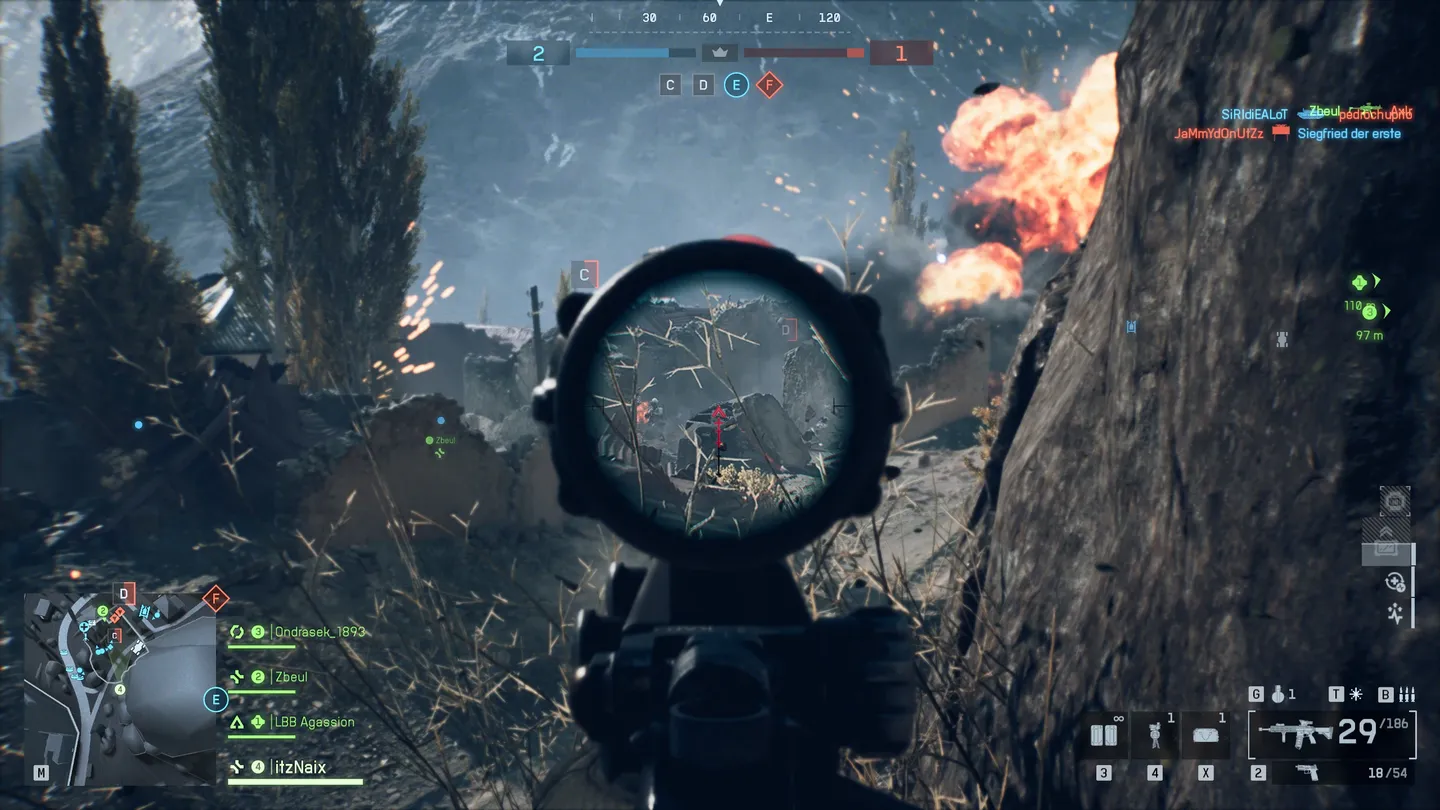The width and height of the screenshot is (1440, 810).
Task: Click the crown icon between the team score bars
Action: tap(719, 52)
